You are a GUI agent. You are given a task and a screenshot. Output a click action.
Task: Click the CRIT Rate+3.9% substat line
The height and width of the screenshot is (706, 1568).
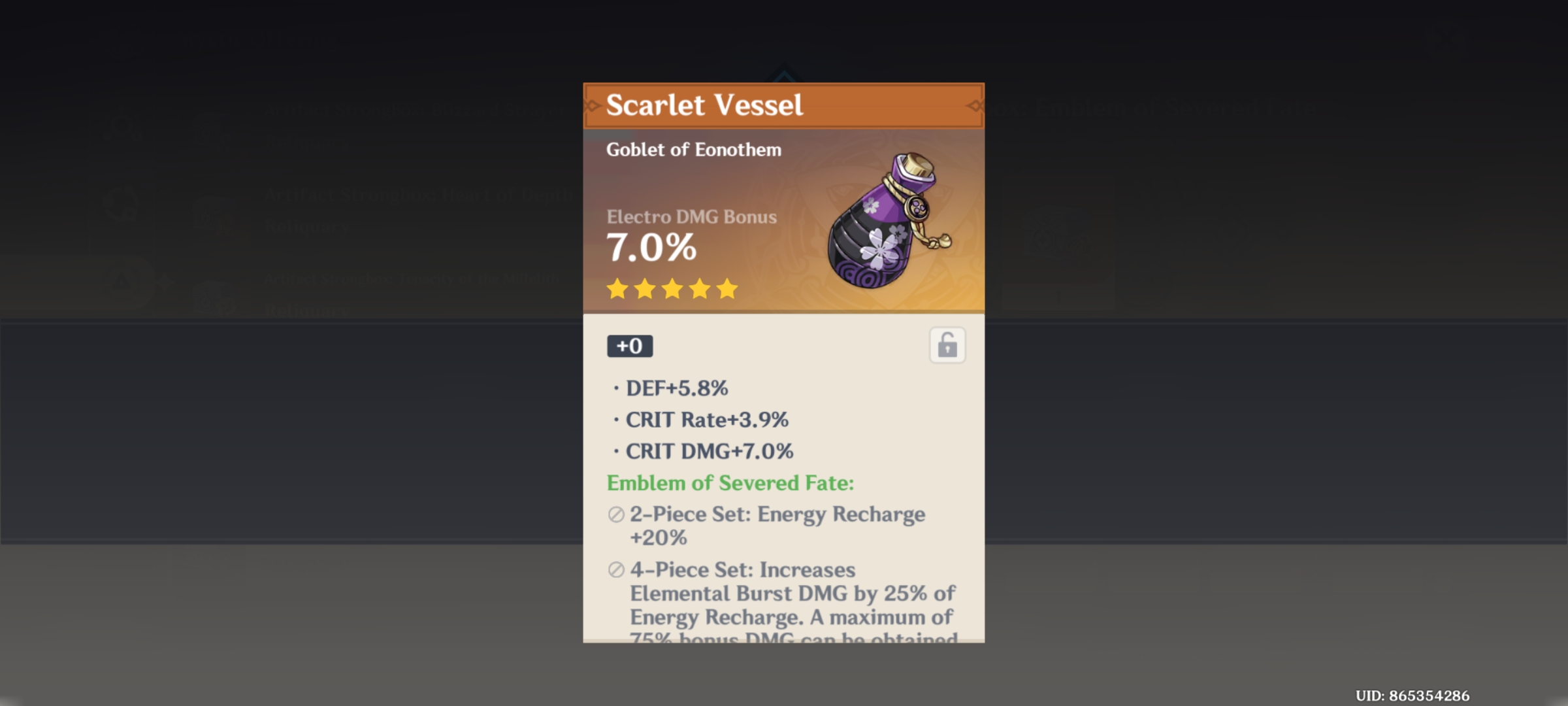point(708,420)
